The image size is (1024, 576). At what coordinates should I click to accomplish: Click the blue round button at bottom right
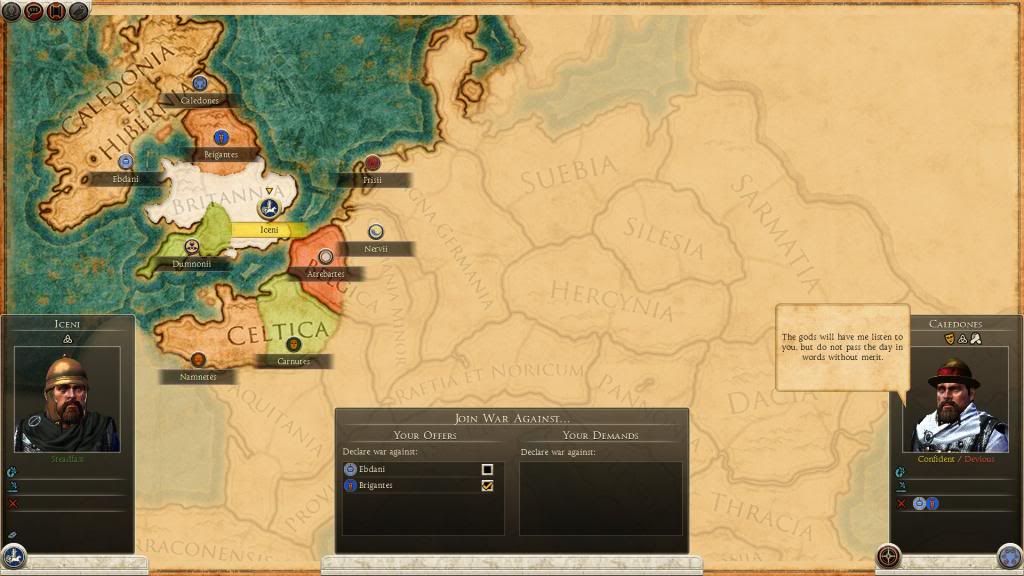(1008, 556)
